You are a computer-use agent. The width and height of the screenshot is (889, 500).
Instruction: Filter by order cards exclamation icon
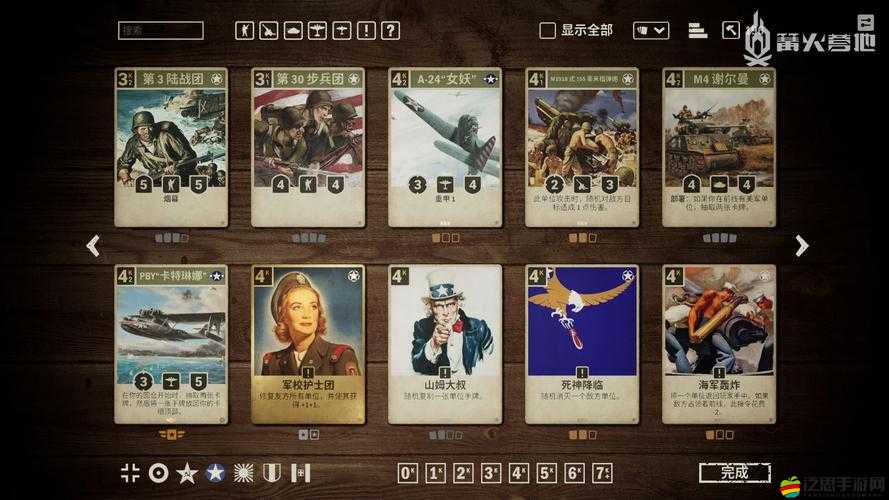365,31
